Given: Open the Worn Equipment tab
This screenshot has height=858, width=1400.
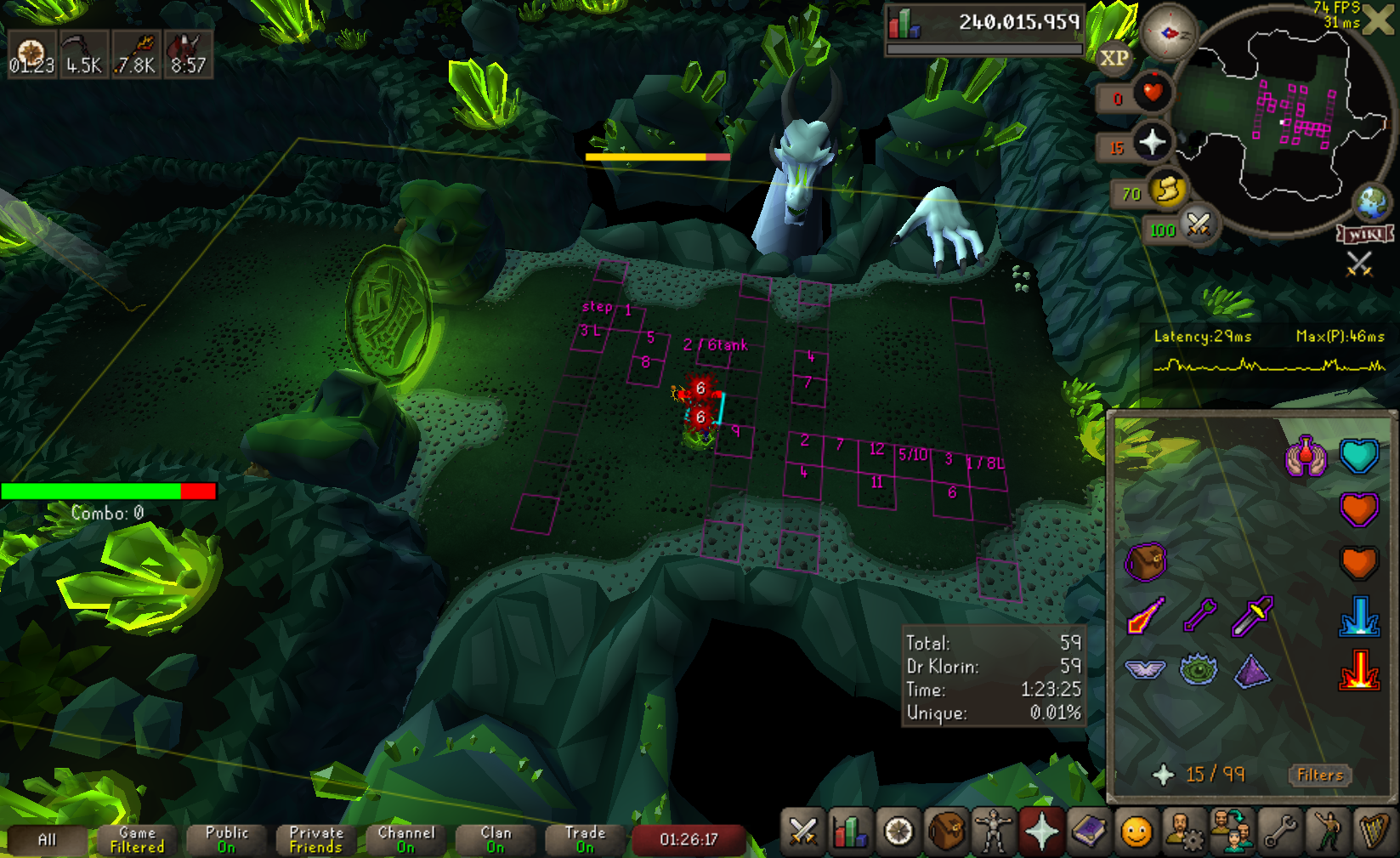Looking at the screenshot, I should pos(993,831).
